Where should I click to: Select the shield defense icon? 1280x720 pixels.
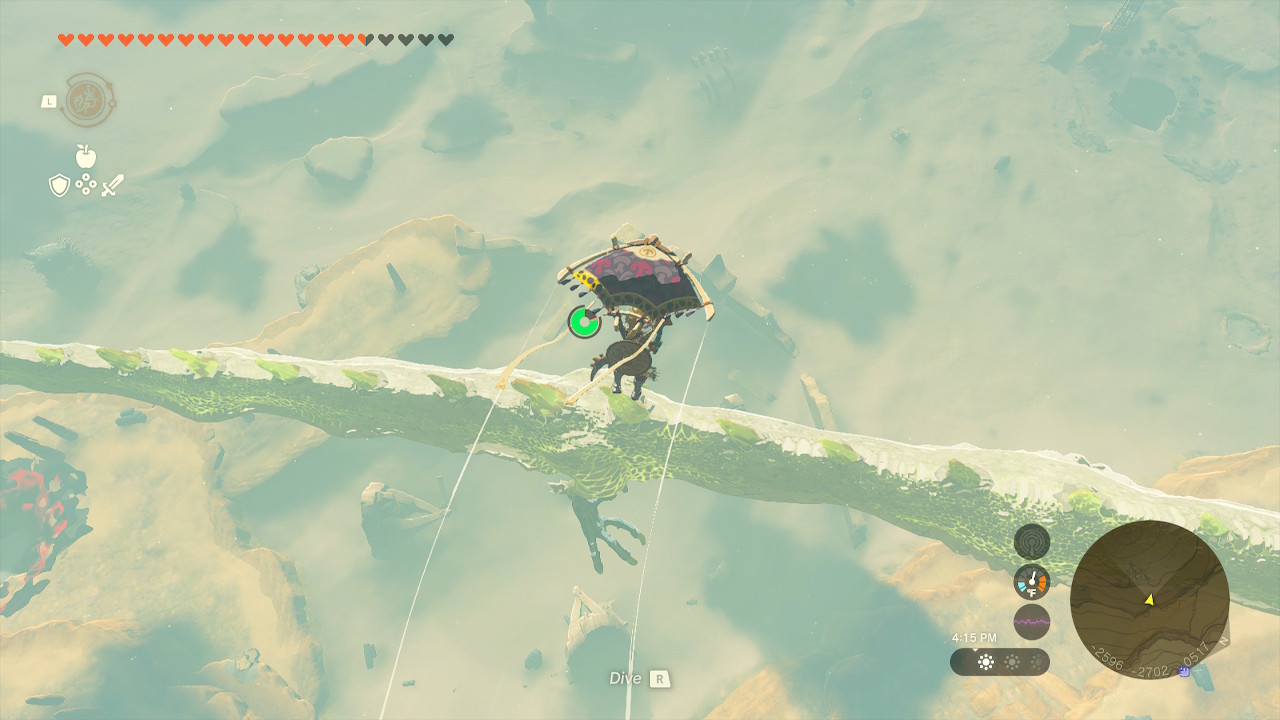(x=58, y=186)
